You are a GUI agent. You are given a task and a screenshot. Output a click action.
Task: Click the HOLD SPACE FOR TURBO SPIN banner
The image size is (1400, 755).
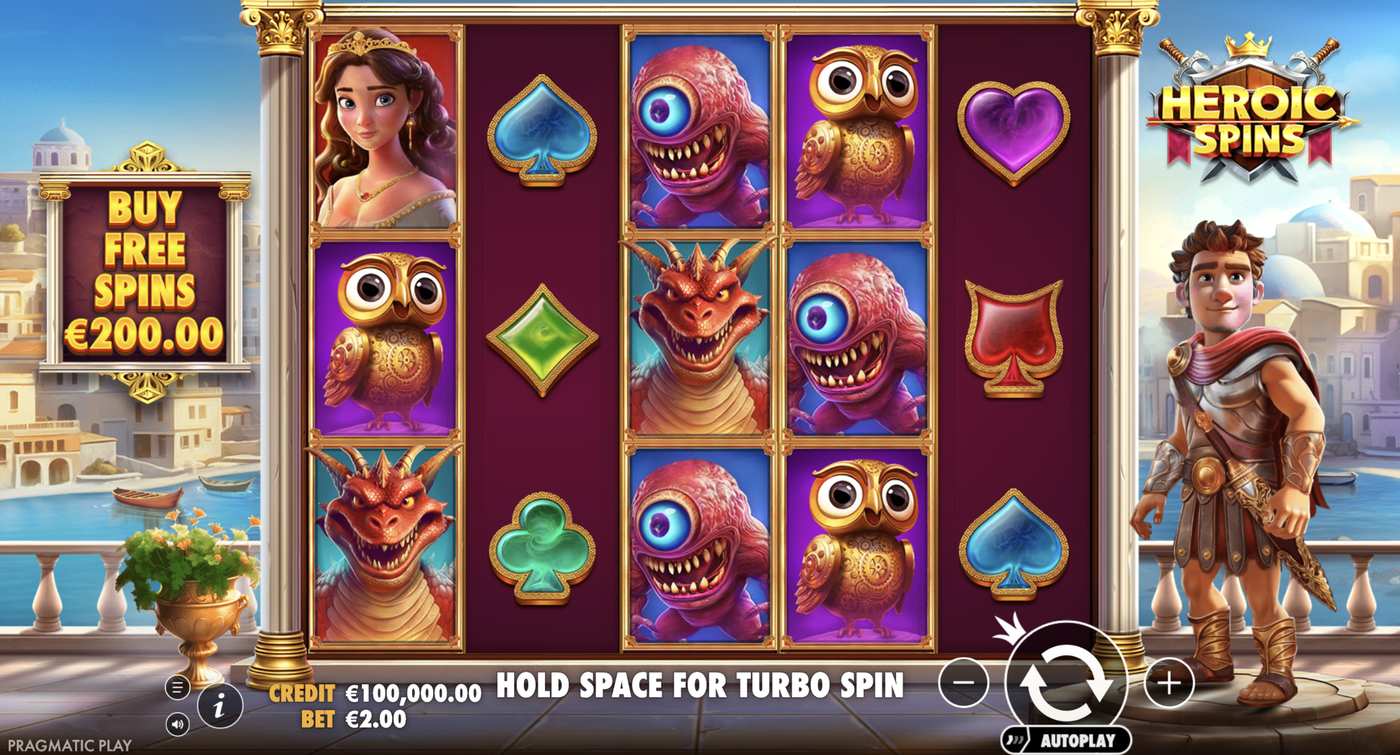698,687
